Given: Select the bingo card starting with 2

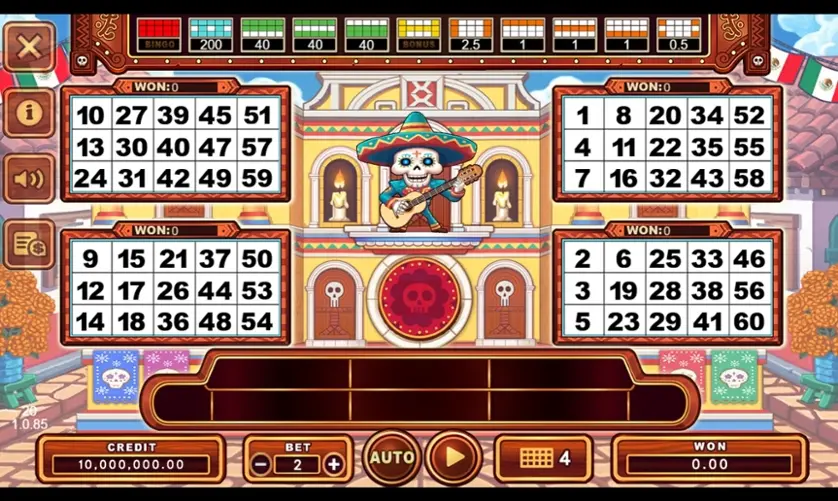Looking at the screenshot, I should [x=665, y=290].
